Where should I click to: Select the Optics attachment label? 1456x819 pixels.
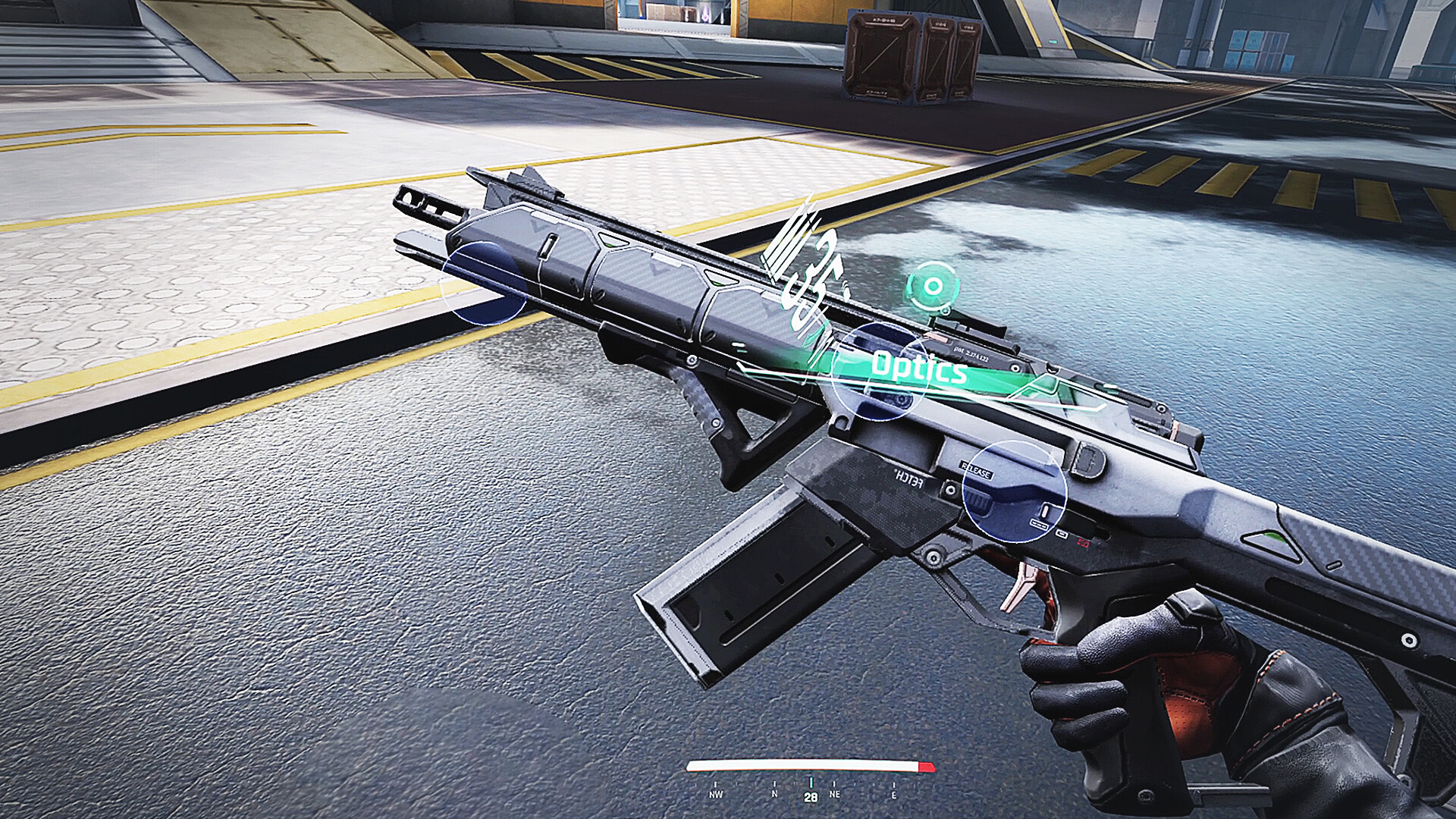[919, 368]
